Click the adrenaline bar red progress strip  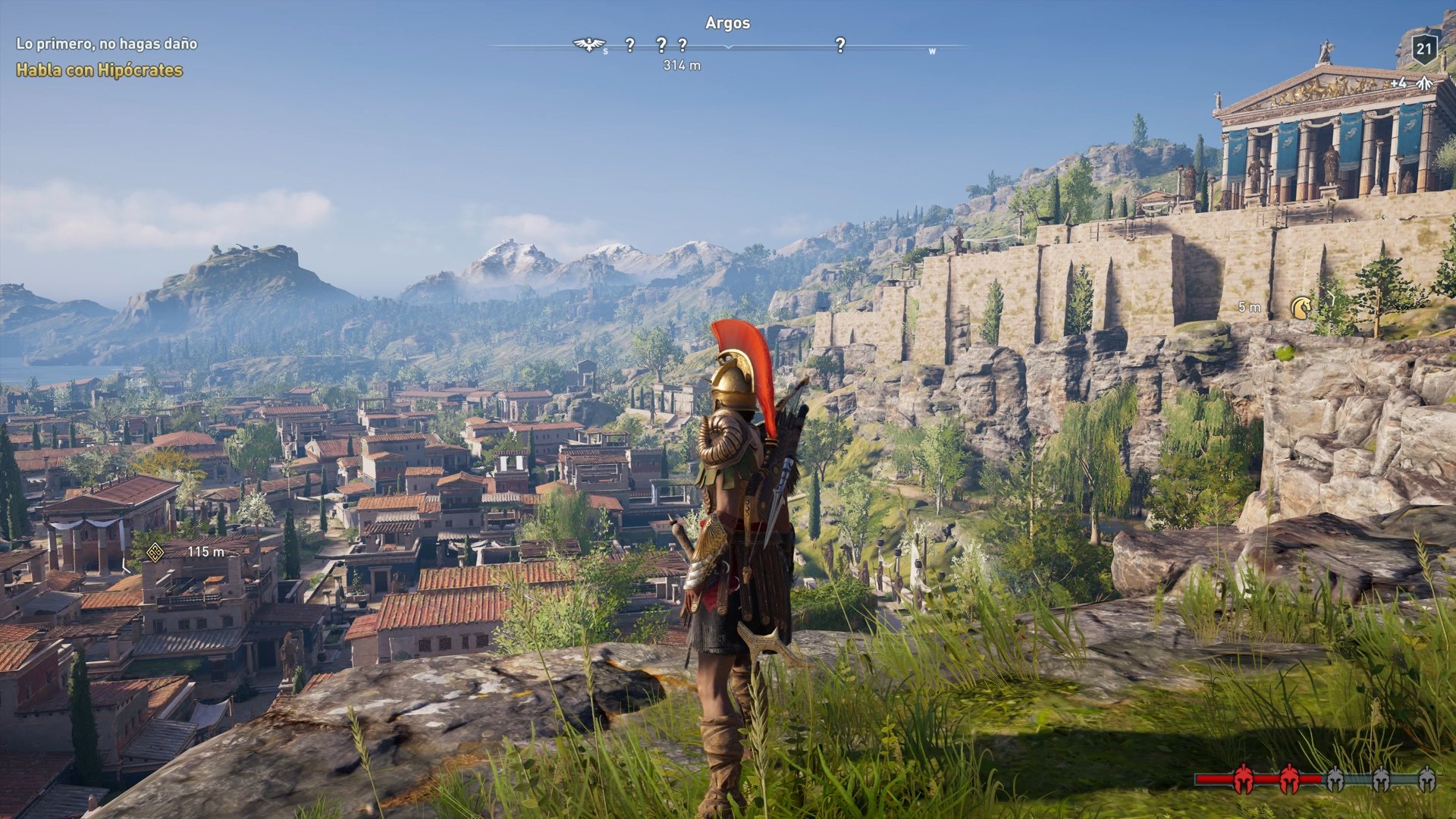(x=1213, y=779)
